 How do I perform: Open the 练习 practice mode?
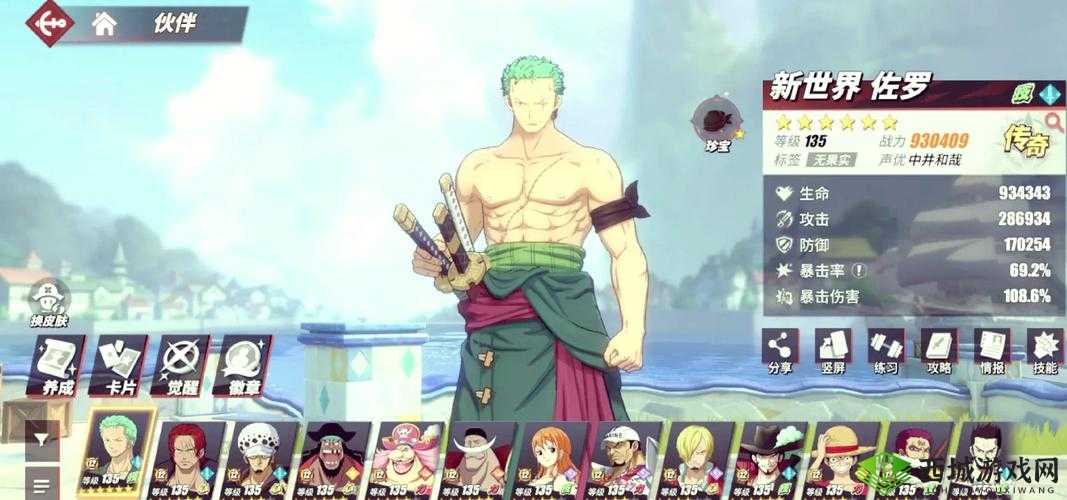point(886,350)
